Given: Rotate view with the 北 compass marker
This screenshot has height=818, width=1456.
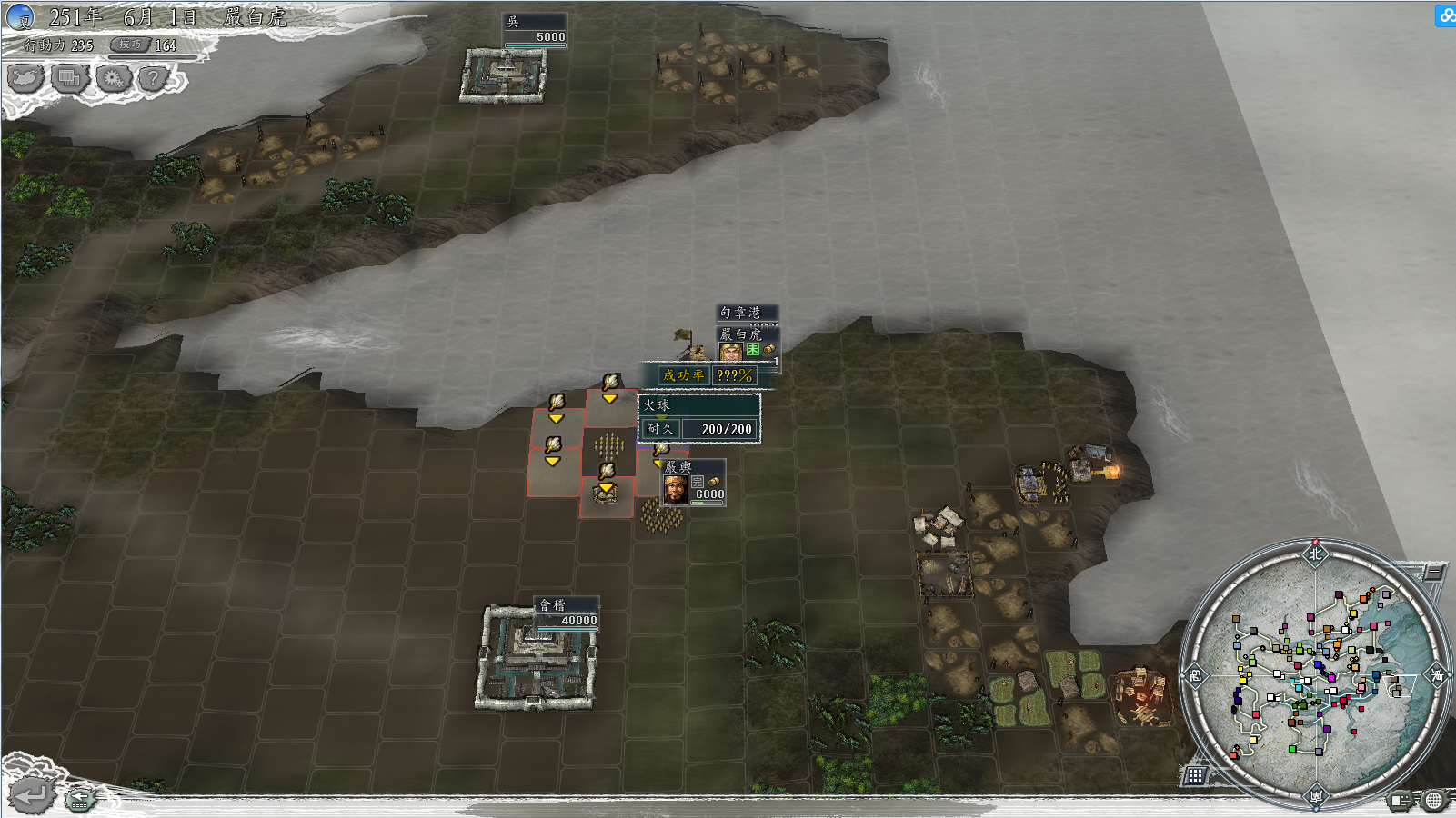Looking at the screenshot, I should pos(1315,554).
